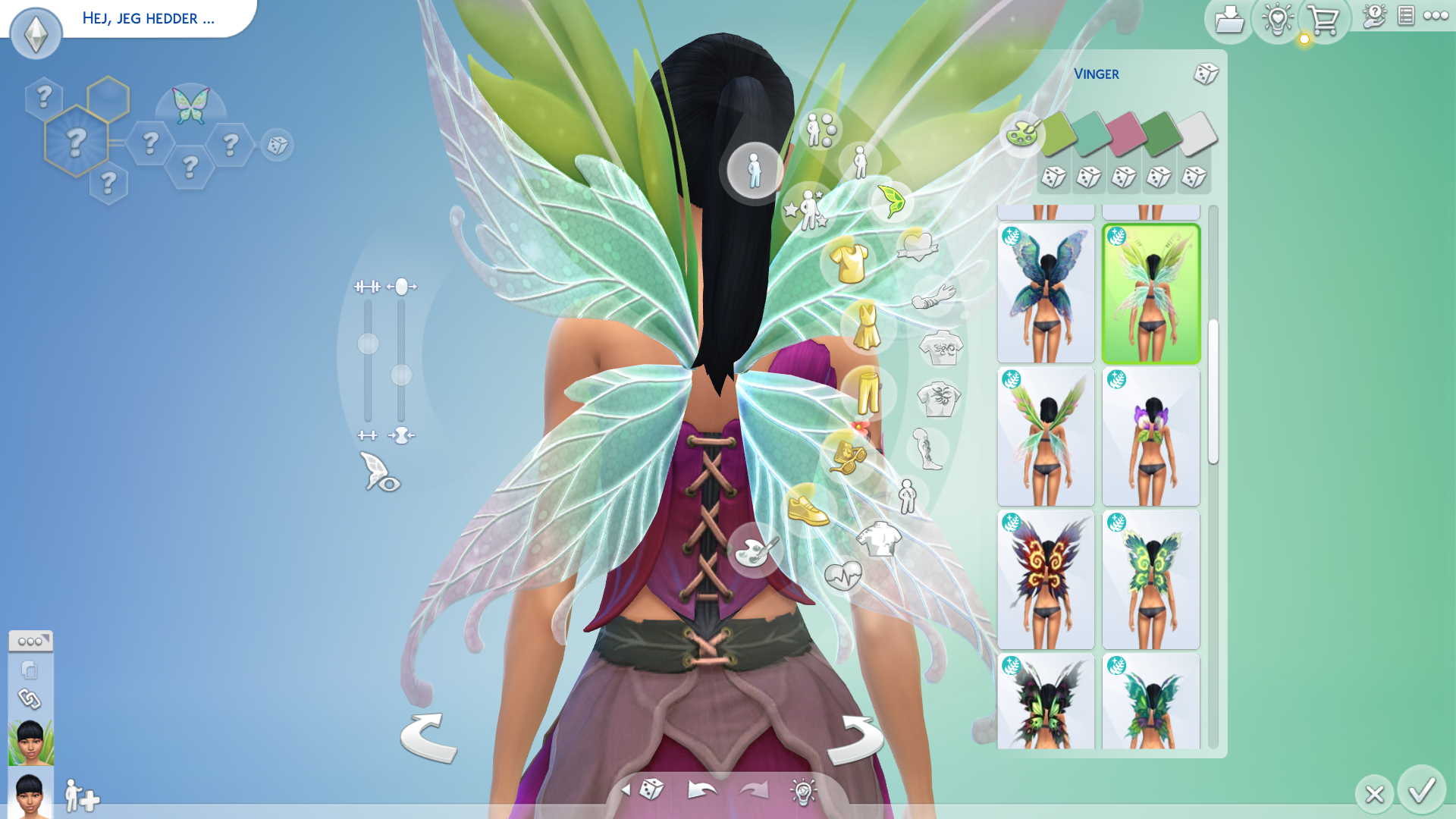Viewport: 1456px width, 819px height.
Task: Randomize traits with the dice button
Action: click(277, 145)
